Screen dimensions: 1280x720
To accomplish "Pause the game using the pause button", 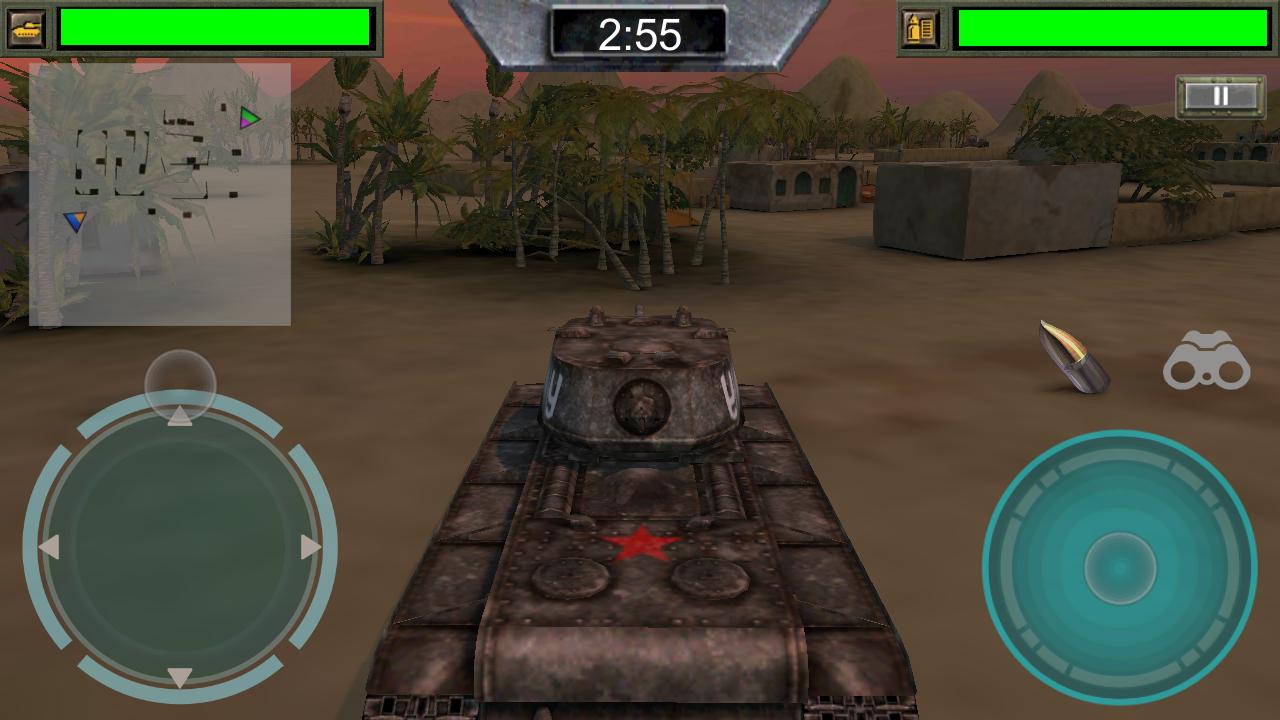I will click(x=1218, y=96).
